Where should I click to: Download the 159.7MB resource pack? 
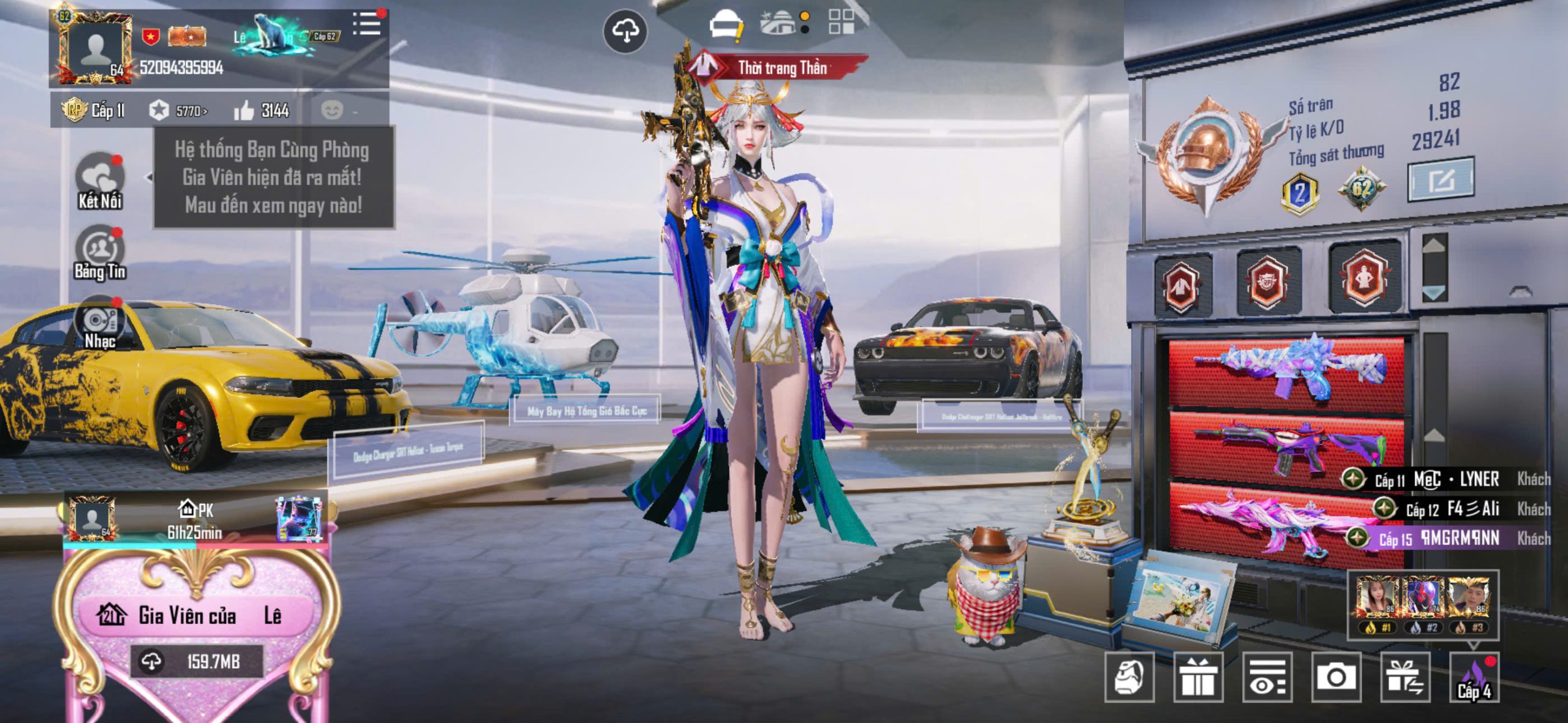196,661
